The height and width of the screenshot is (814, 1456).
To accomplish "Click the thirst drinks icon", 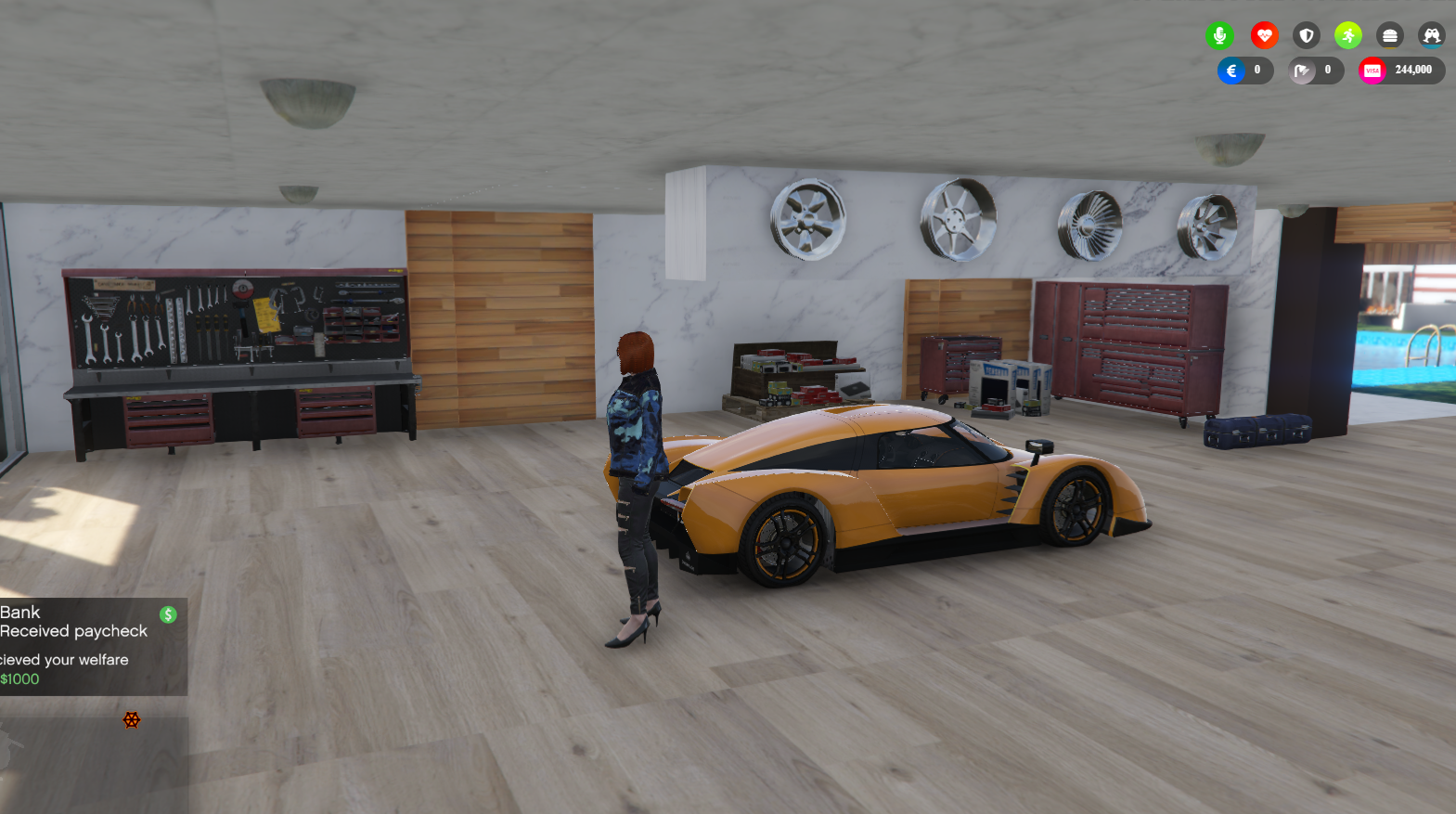I will click(x=1431, y=35).
